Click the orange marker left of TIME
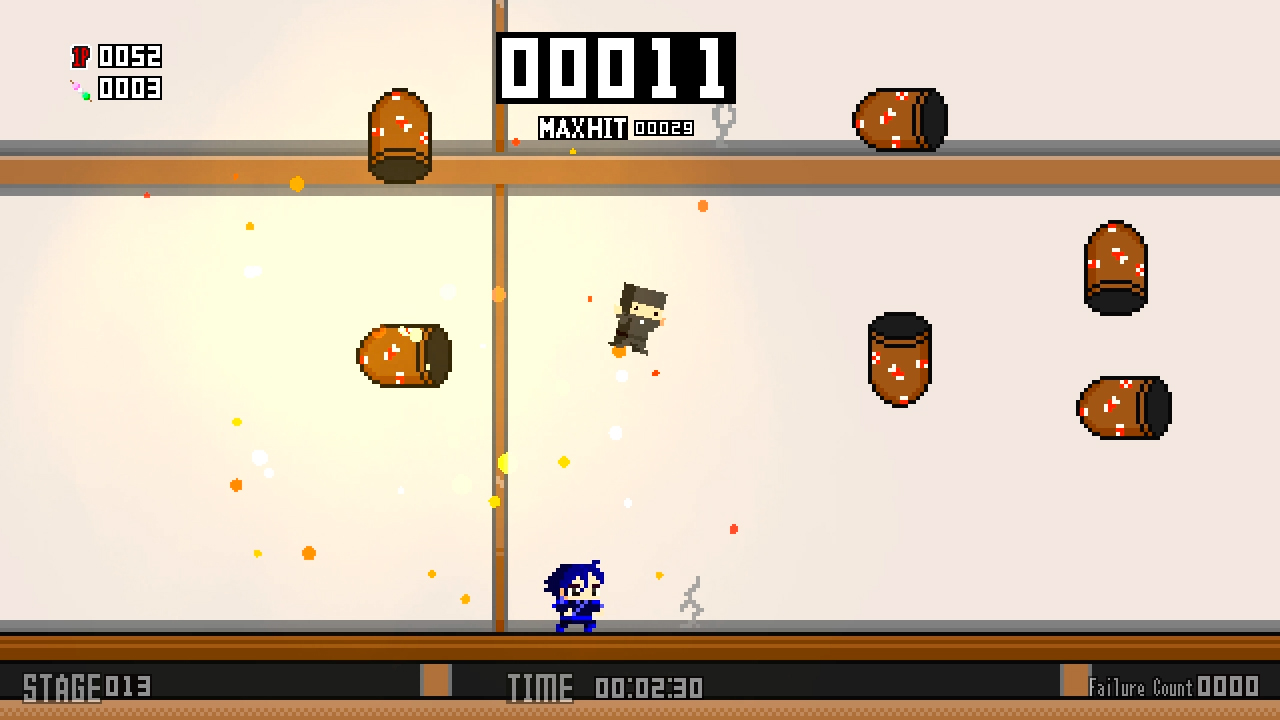 (x=435, y=680)
